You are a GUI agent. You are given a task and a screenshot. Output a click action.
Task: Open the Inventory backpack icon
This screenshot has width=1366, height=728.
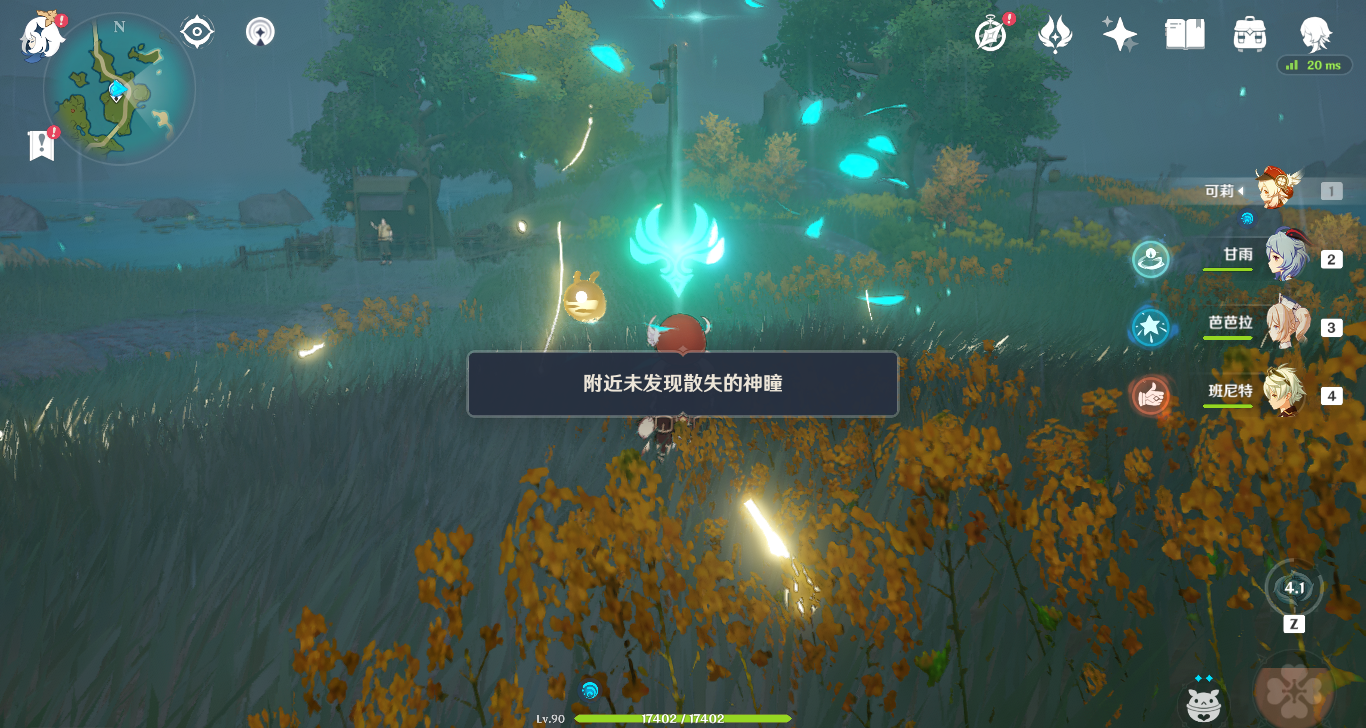1249,33
